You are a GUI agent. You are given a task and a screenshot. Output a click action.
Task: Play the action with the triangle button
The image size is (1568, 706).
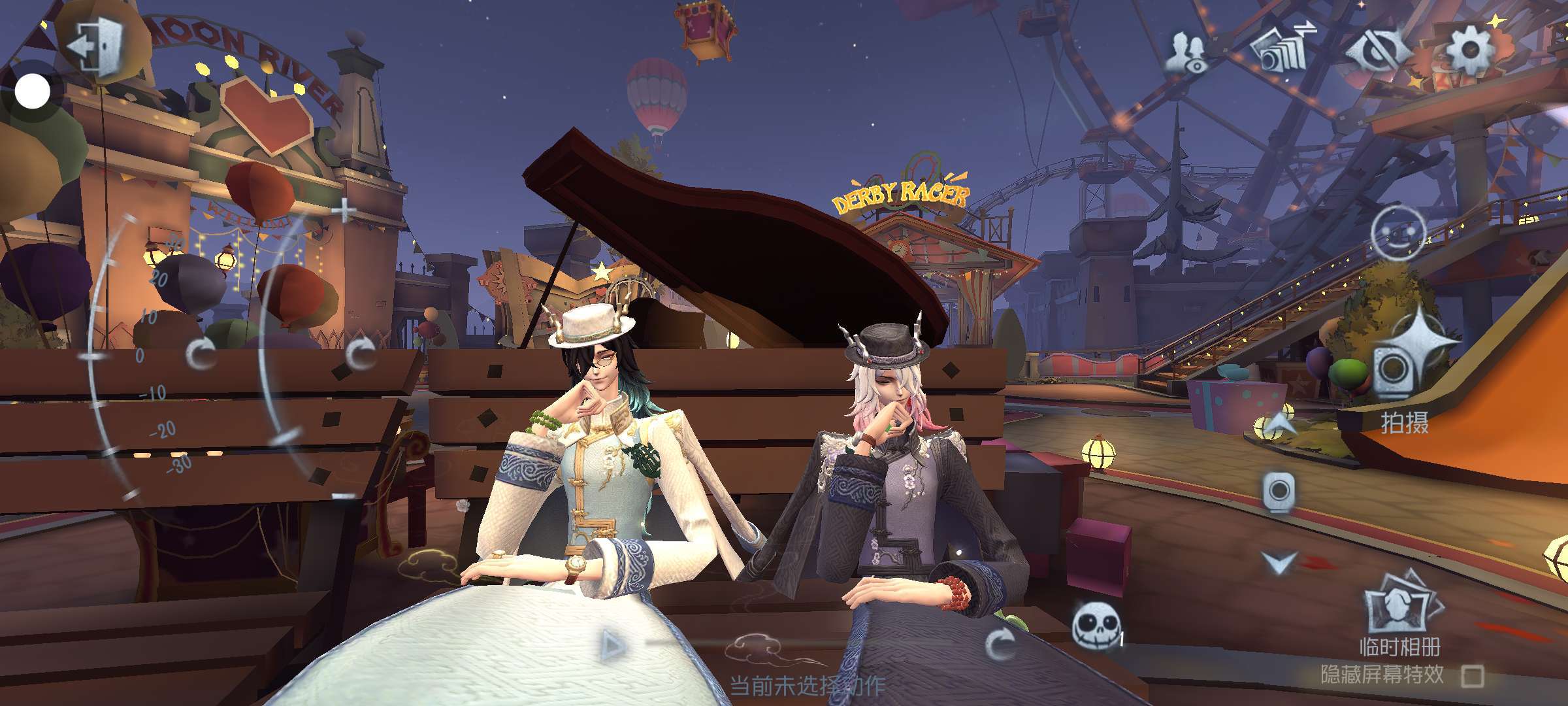click(612, 646)
